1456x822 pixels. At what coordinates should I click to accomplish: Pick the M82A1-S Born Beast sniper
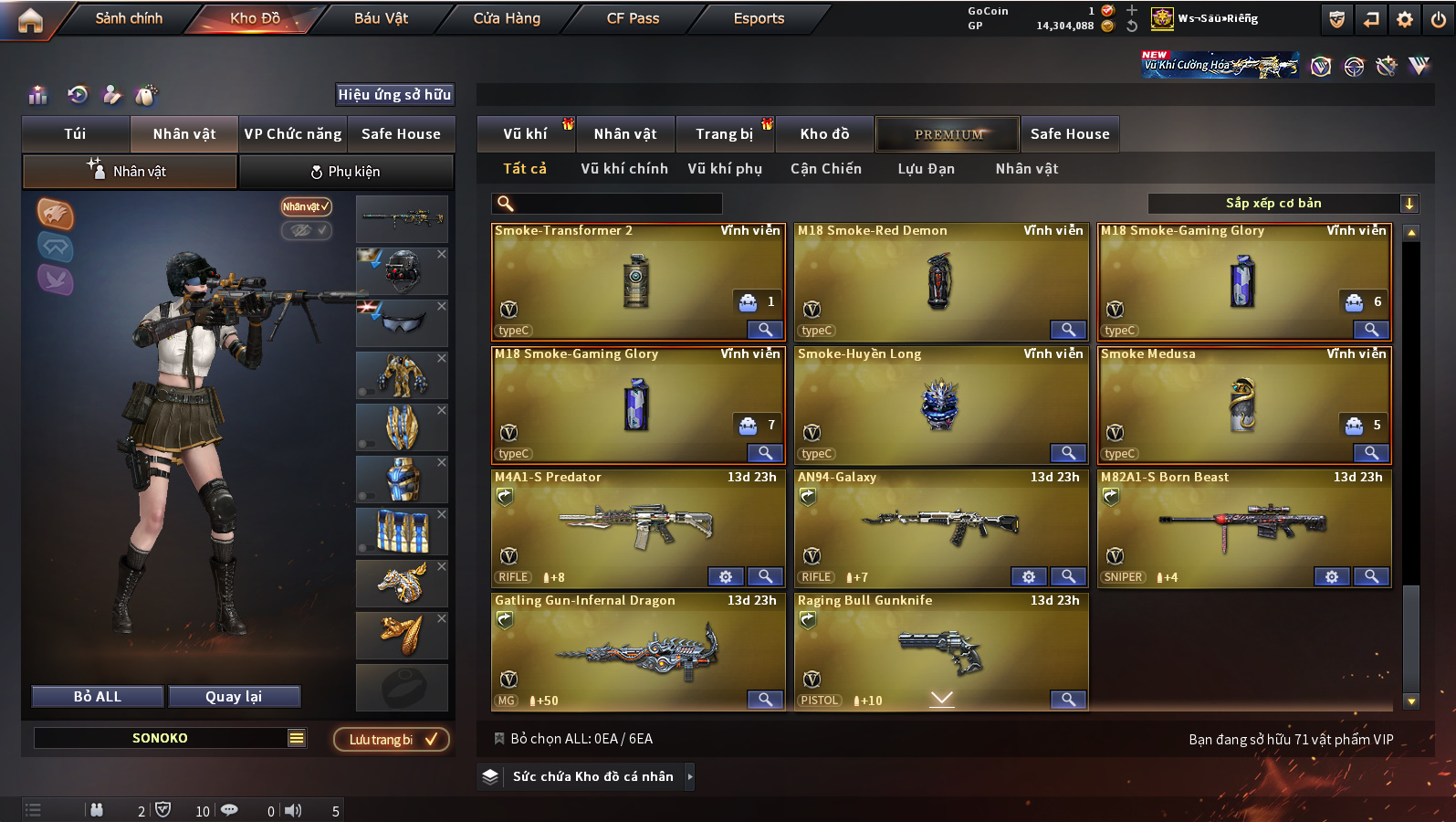(1243, 528)
